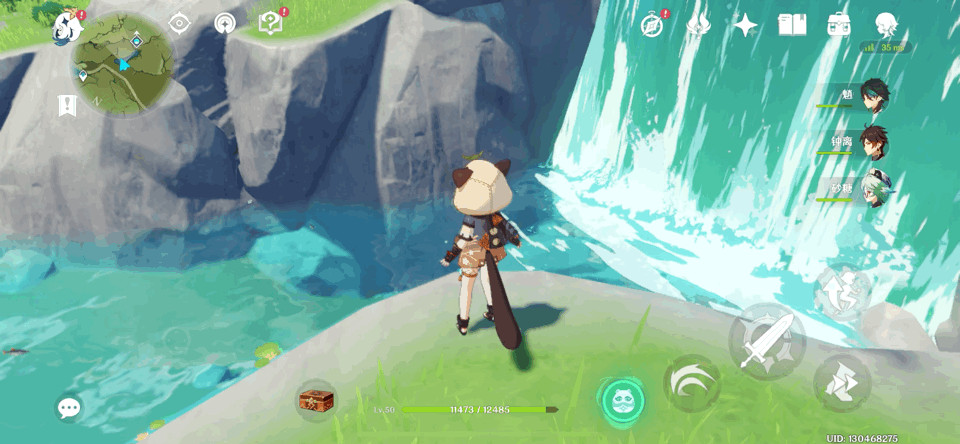Open the character head profile icon
The image size is (960, 444).
885,25
